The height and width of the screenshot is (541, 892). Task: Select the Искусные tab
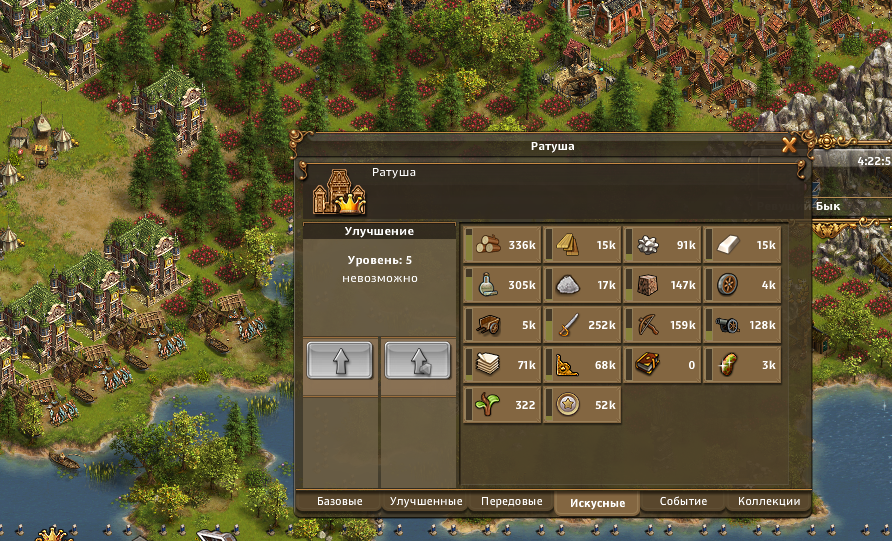click(x=598, y=503)
